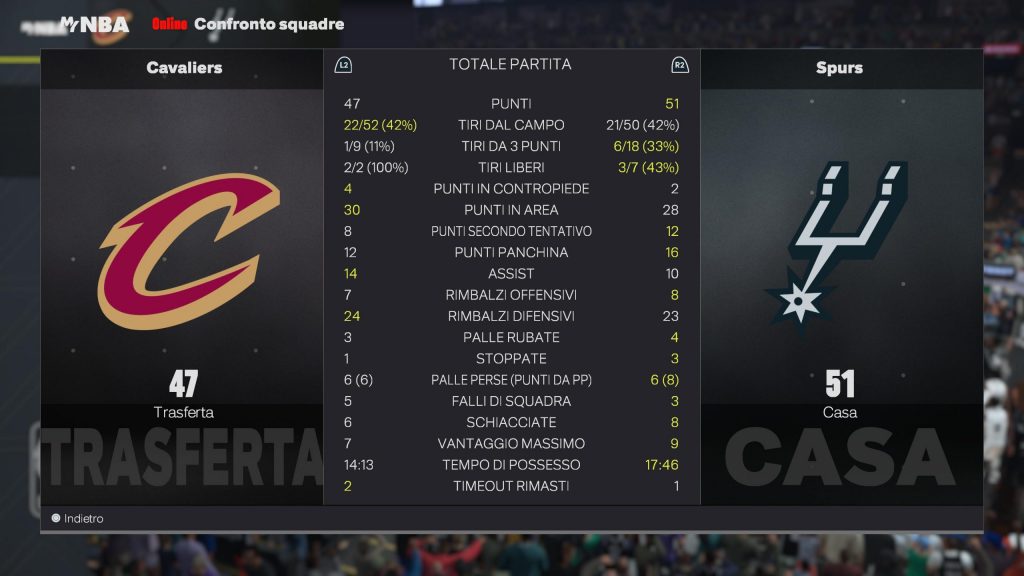Select the Totale Partita period header

[x=510, y=65]
